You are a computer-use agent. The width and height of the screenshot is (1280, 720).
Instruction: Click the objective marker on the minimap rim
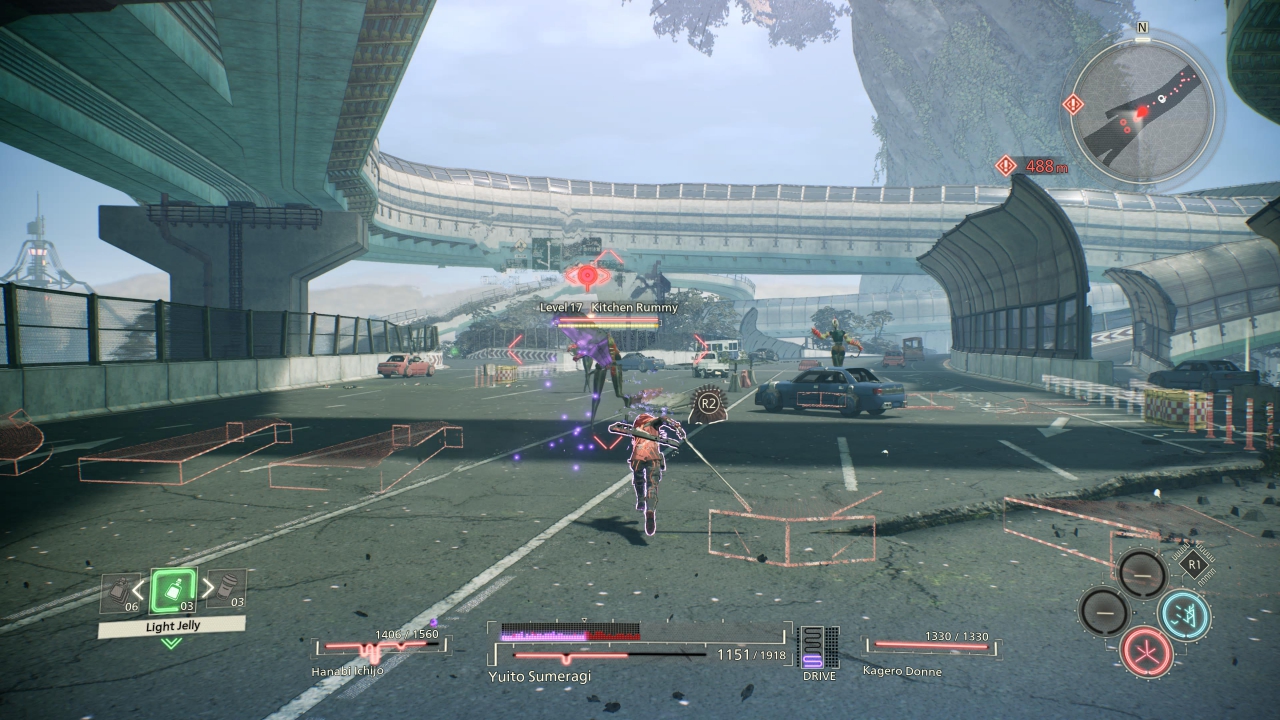pos(1073,103)
